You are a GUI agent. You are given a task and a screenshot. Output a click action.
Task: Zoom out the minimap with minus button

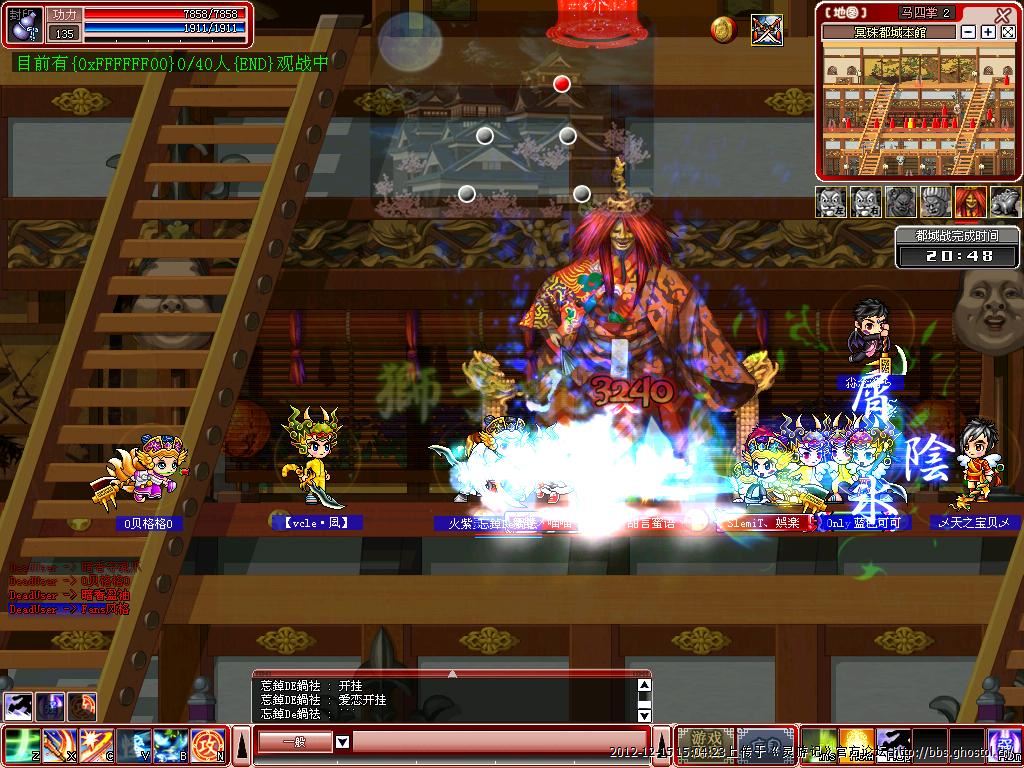coord(969,32)
